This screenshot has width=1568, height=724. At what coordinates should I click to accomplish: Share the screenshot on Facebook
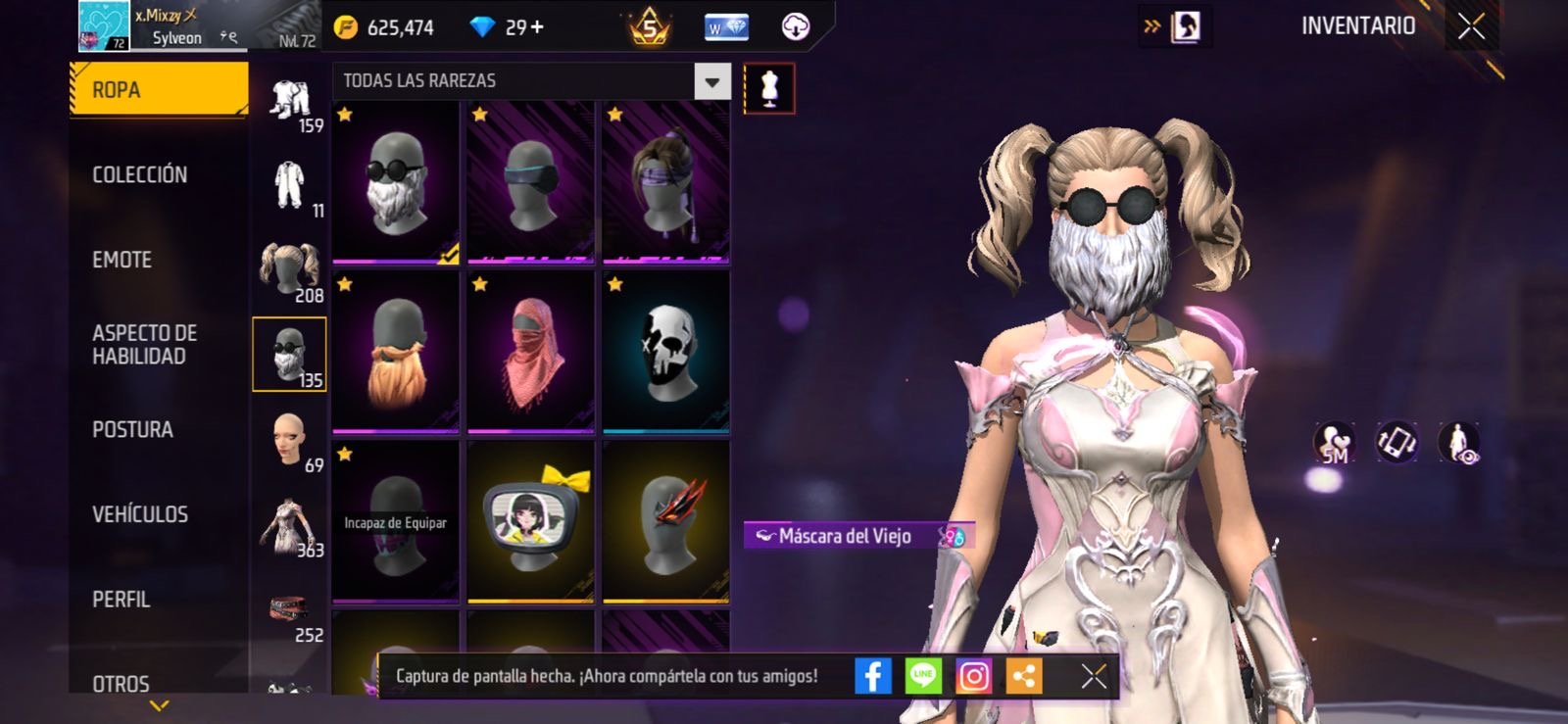pos(872,676)
